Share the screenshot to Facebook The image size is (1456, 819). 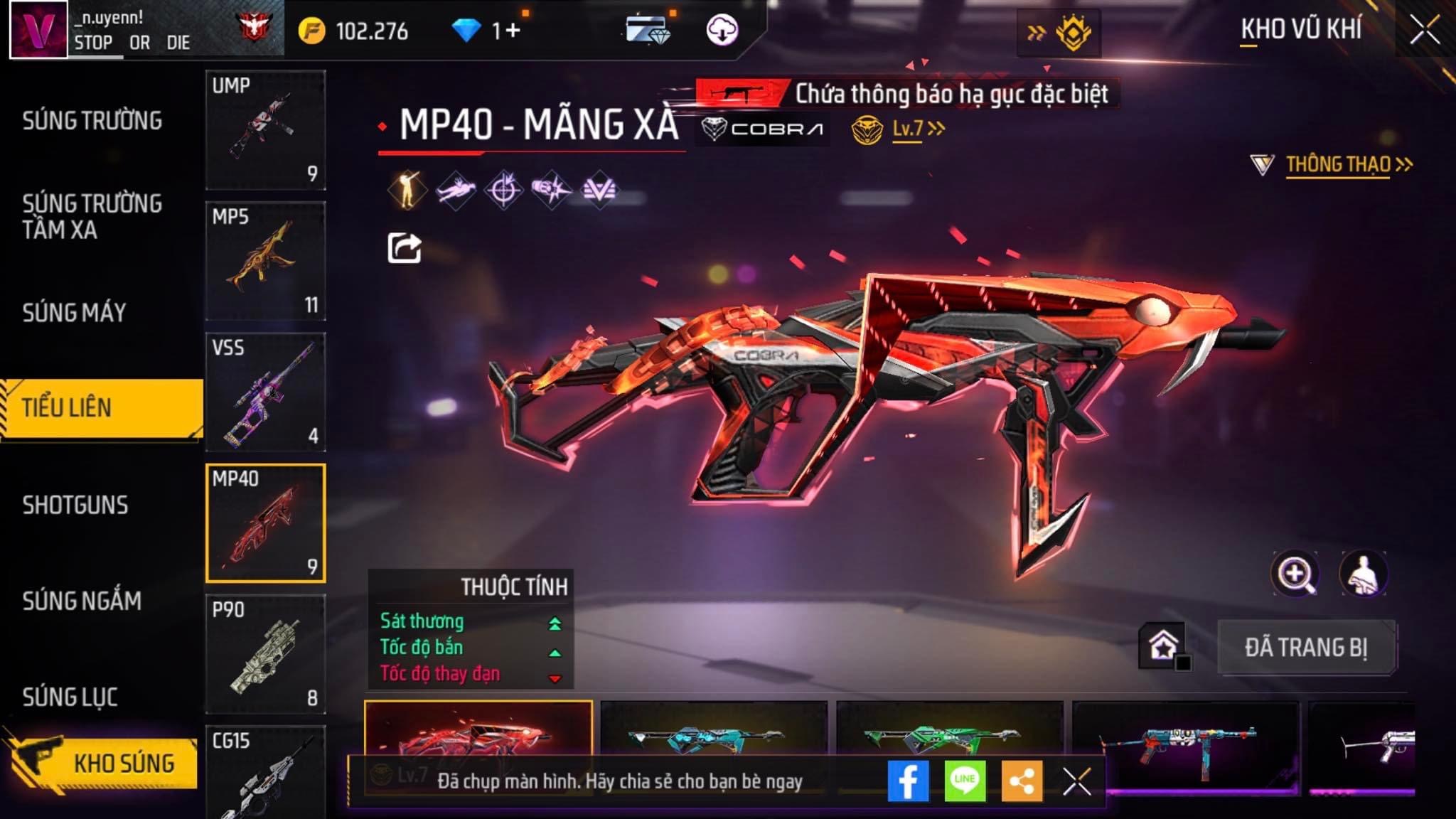pos(908,781)
